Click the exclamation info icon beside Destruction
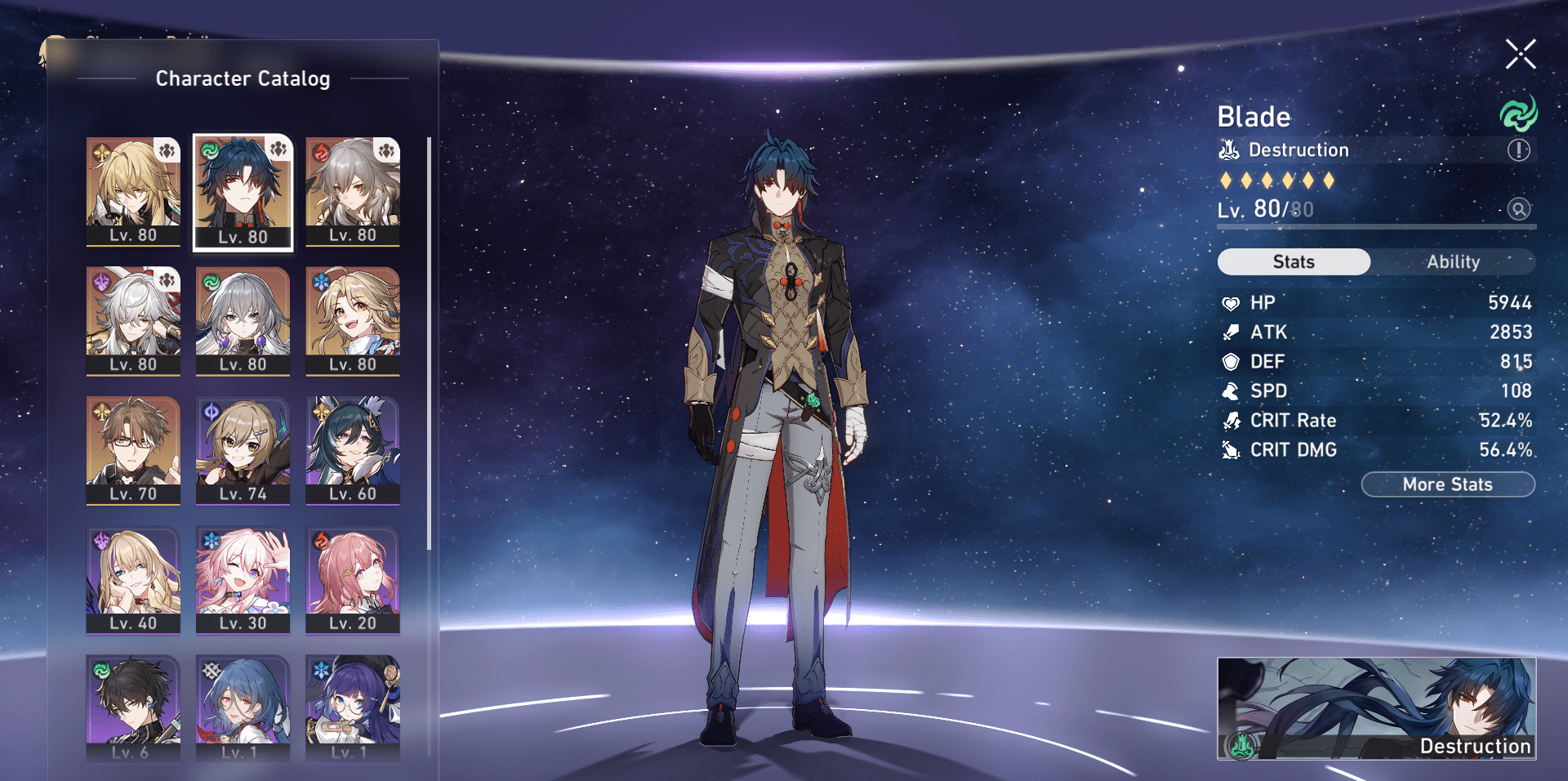 (1517, 150)
